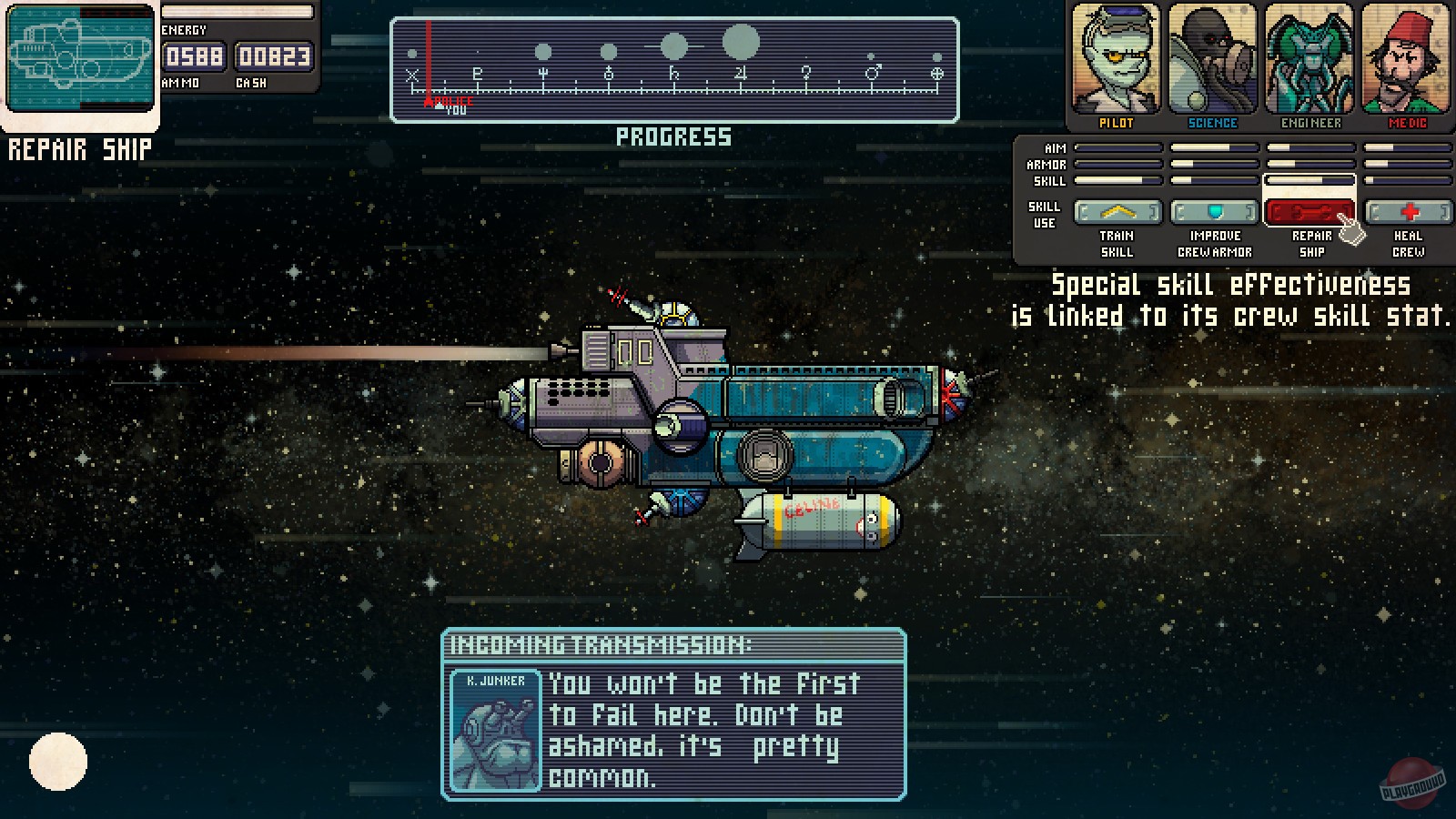Activate the Train Skill button
Image resolution: width=1456 pixels, height=819 pixels.
(x=1117, y=212)
